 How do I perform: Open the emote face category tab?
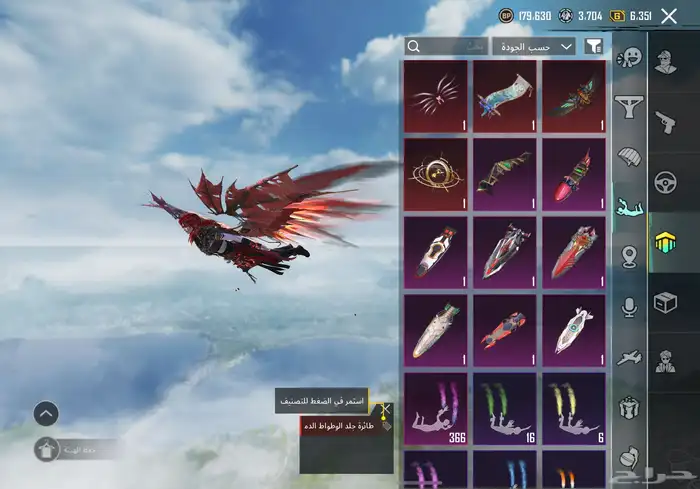[629, 58]
